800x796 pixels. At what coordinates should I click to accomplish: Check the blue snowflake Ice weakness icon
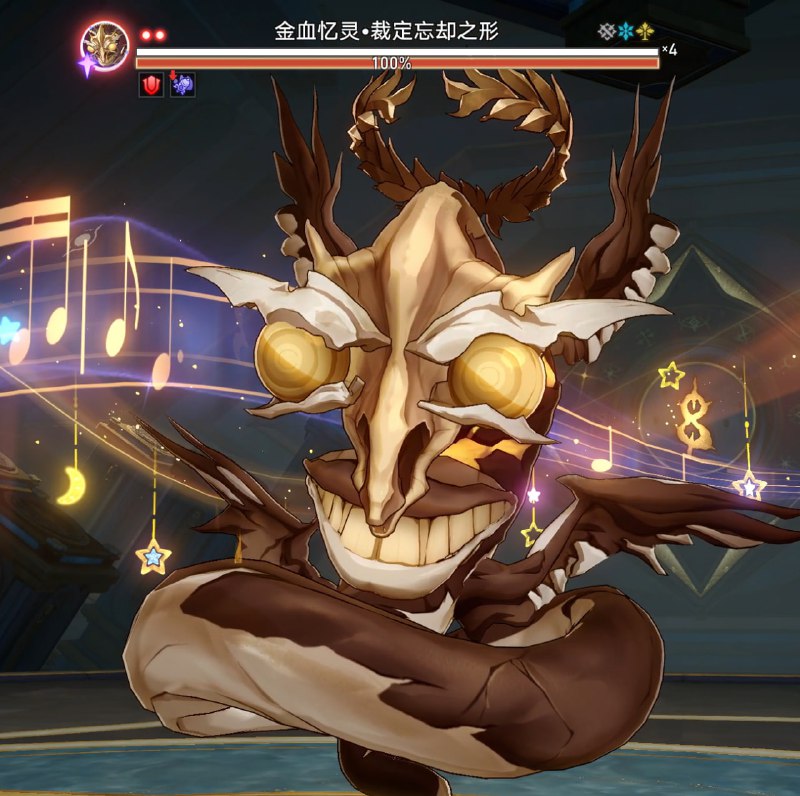pos(625,32)
